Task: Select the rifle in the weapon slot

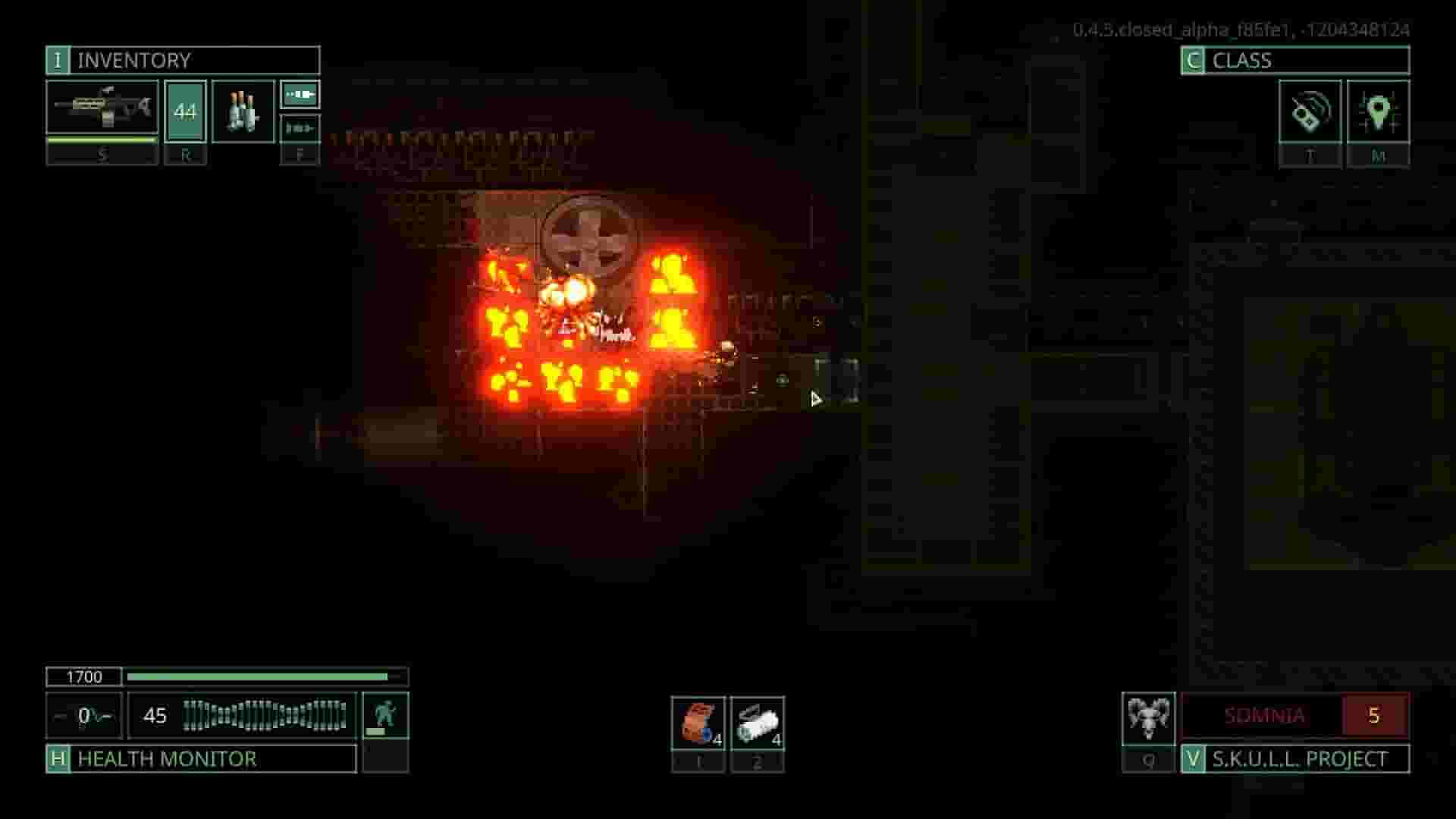Action: point(102,108)
